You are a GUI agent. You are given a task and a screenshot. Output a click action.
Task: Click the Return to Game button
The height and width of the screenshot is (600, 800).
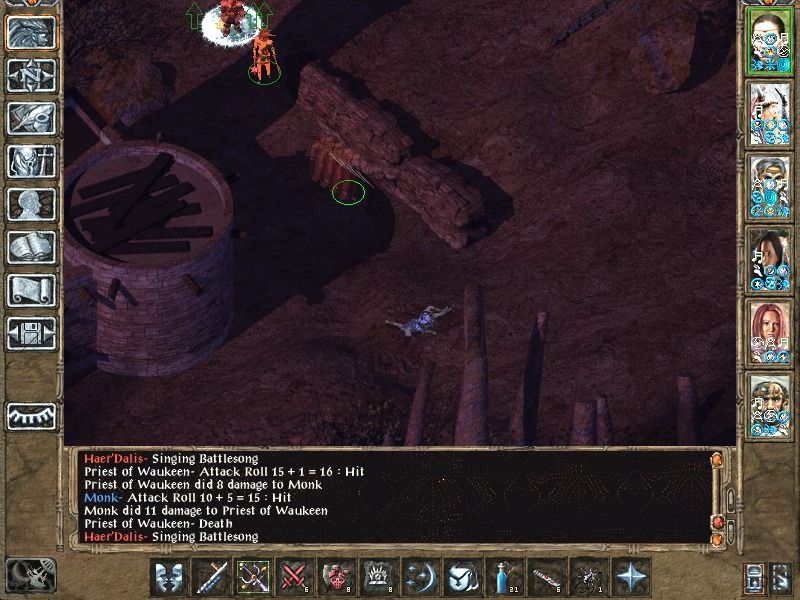click(x=31, y=33)
